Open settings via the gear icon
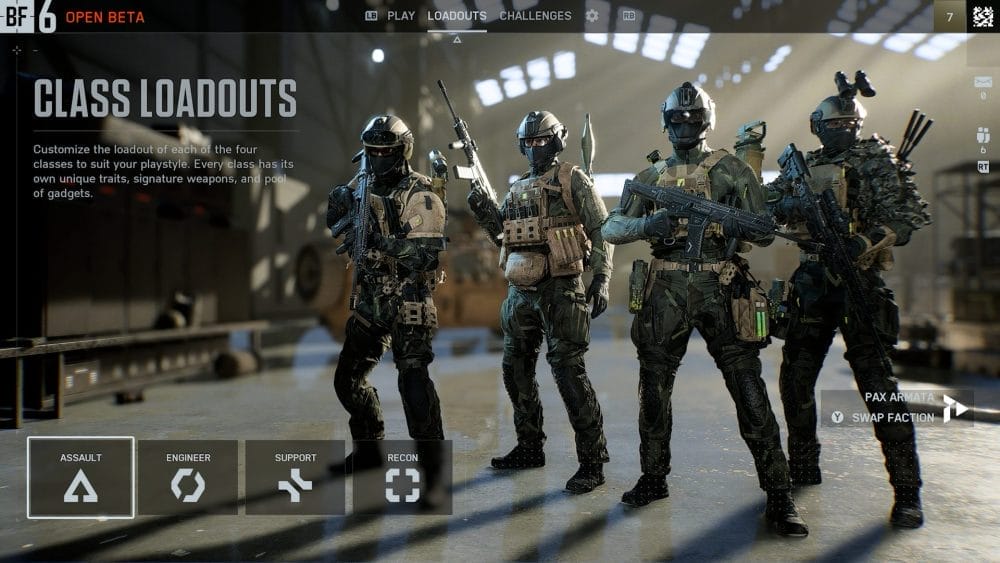 (x=592, y=16)
